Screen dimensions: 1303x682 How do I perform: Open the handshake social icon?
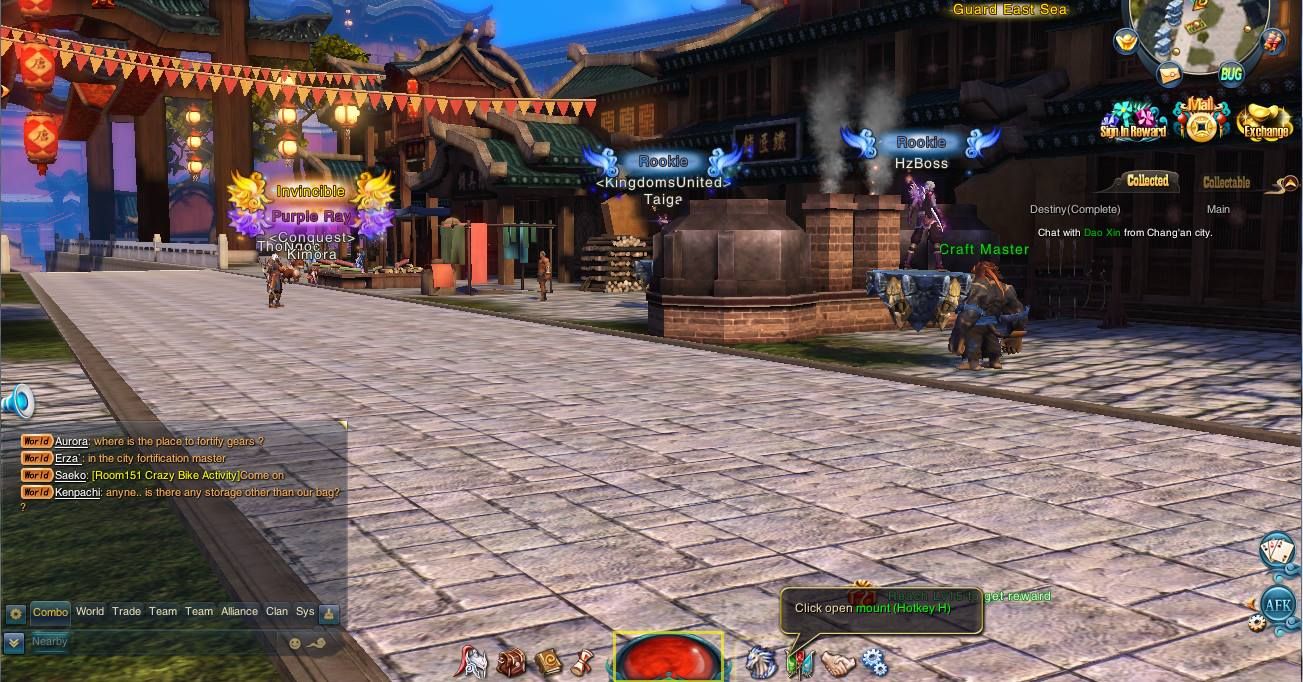point(838,662)
